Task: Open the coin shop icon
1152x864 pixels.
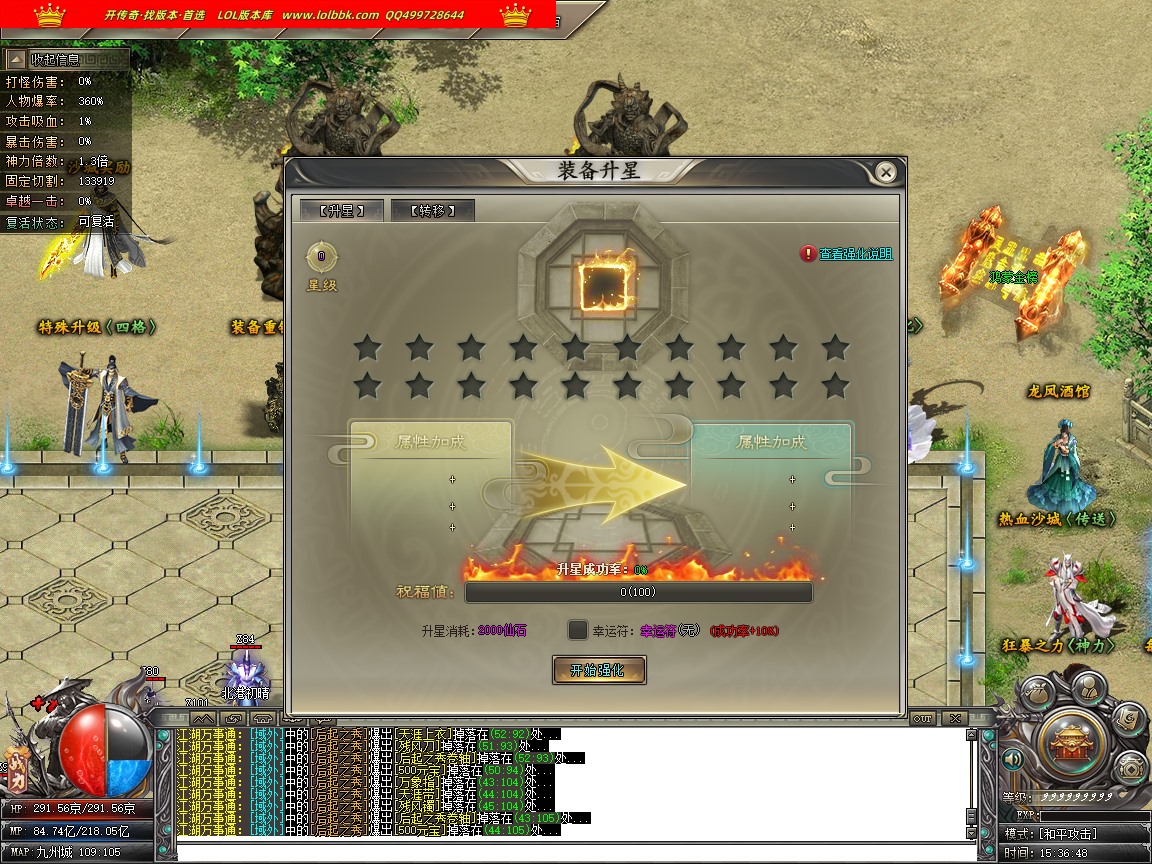Action: tap(1130, 768)
